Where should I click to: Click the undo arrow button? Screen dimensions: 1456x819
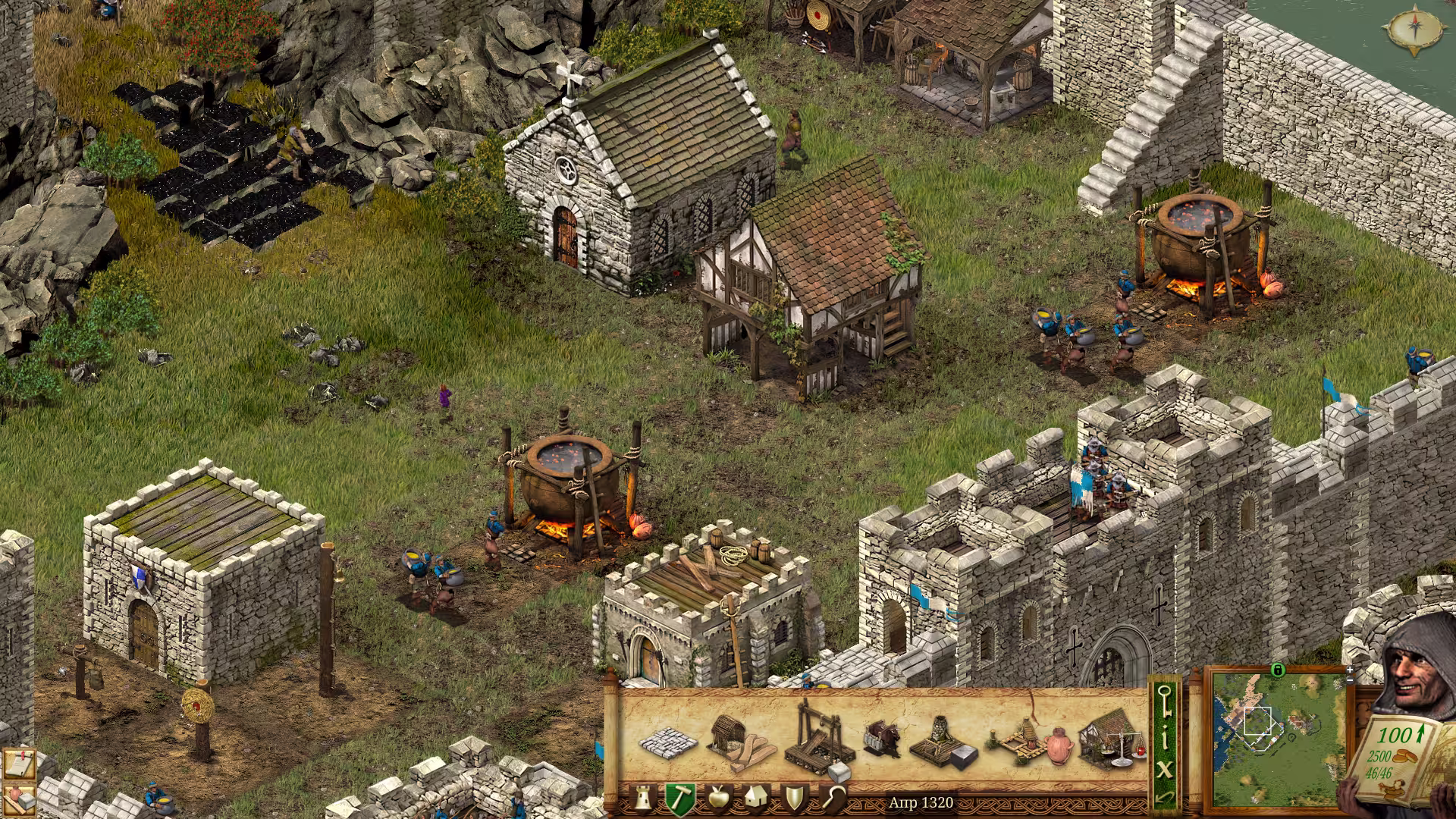(x=1165, y=799)
